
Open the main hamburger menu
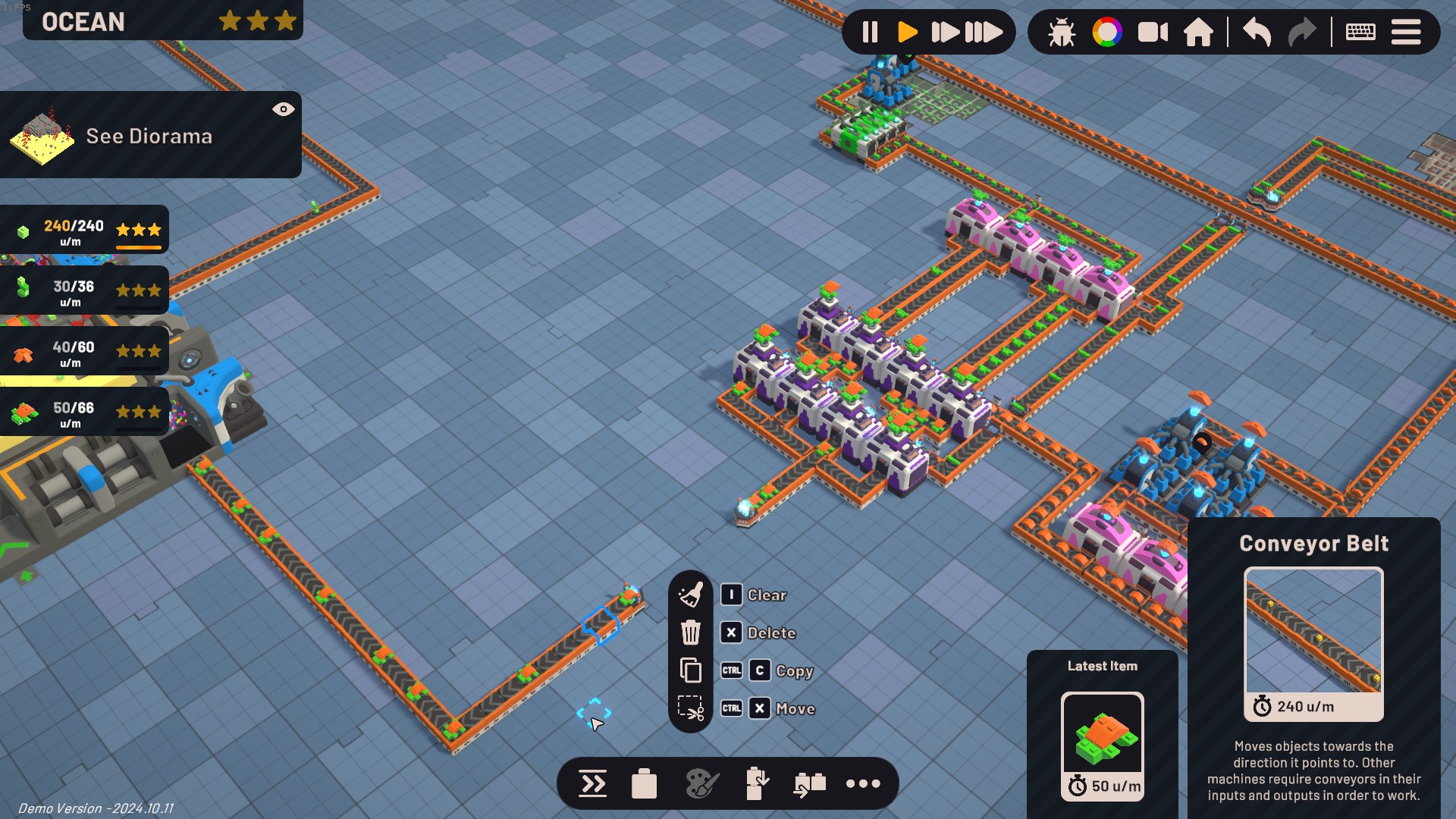pos(1407,32)
